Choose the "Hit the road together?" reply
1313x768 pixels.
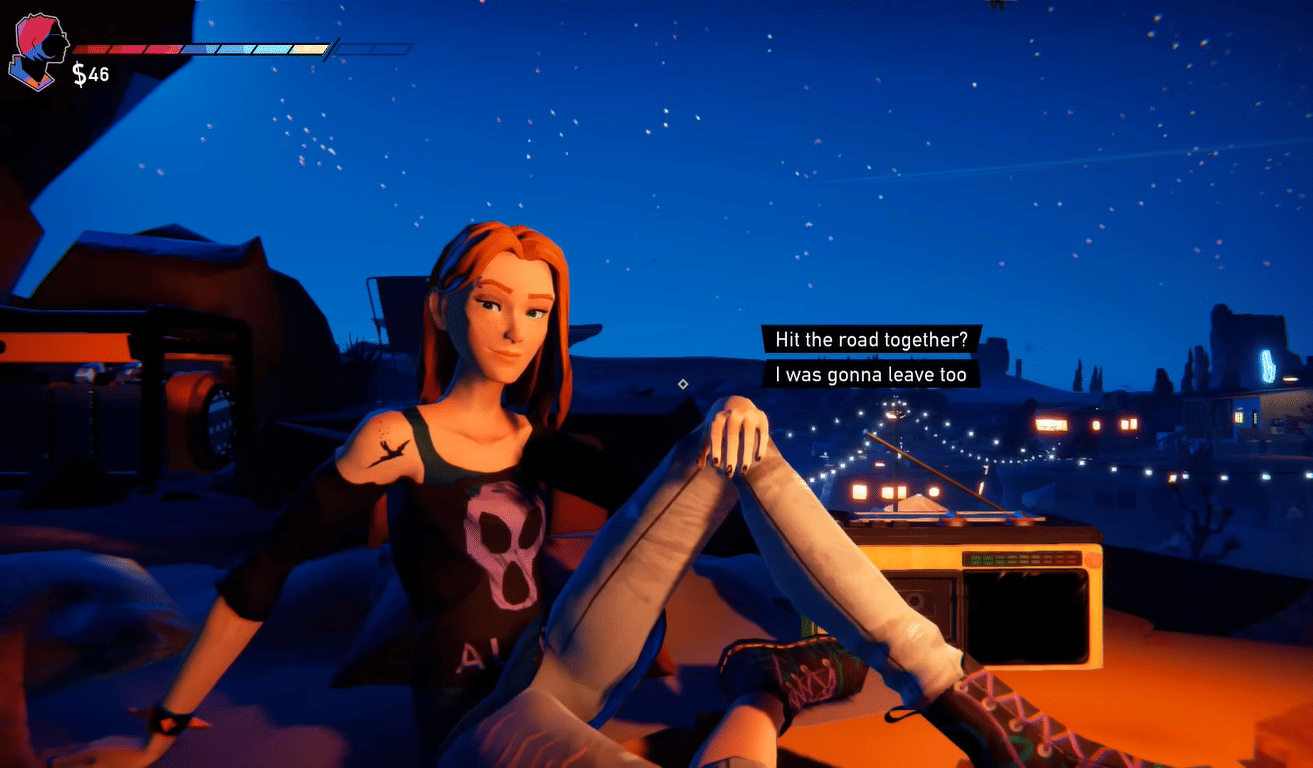pyautogui.click(x=871, y=339)
